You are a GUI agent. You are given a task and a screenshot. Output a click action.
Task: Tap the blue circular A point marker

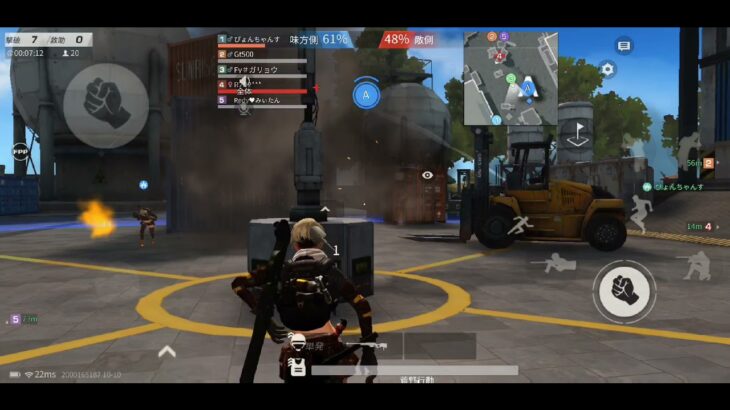point(366,95)
